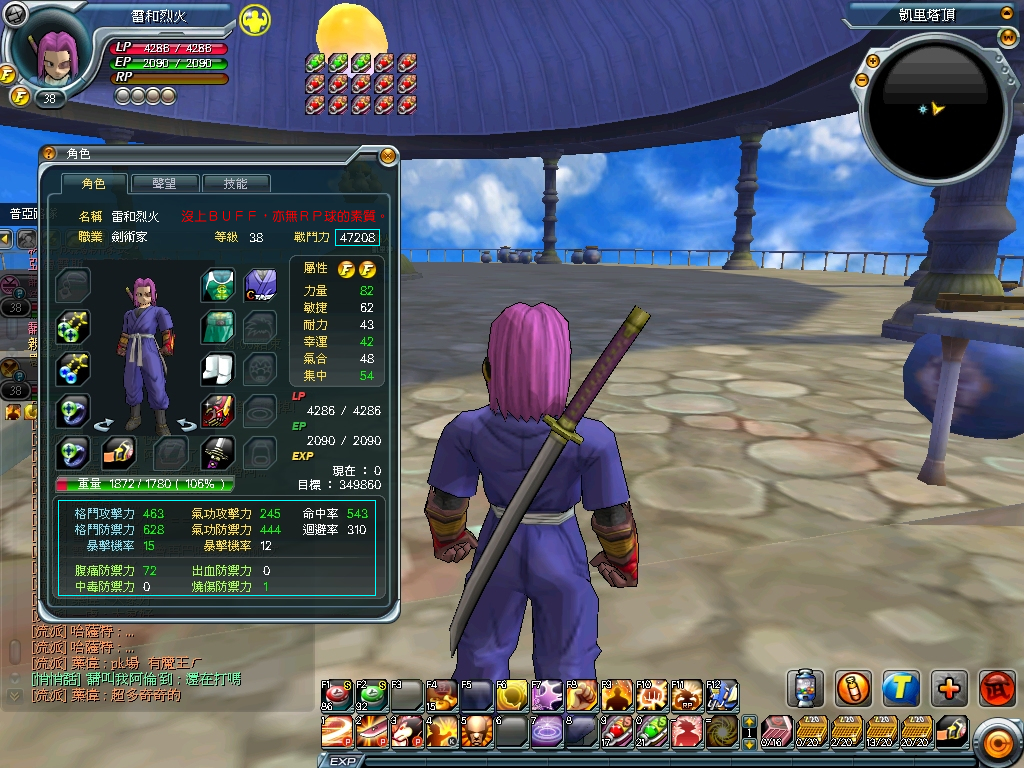This screenshot has height=768, width=1024.
Task: Zoom in the minimap with plus button
Action: [872, 60]
